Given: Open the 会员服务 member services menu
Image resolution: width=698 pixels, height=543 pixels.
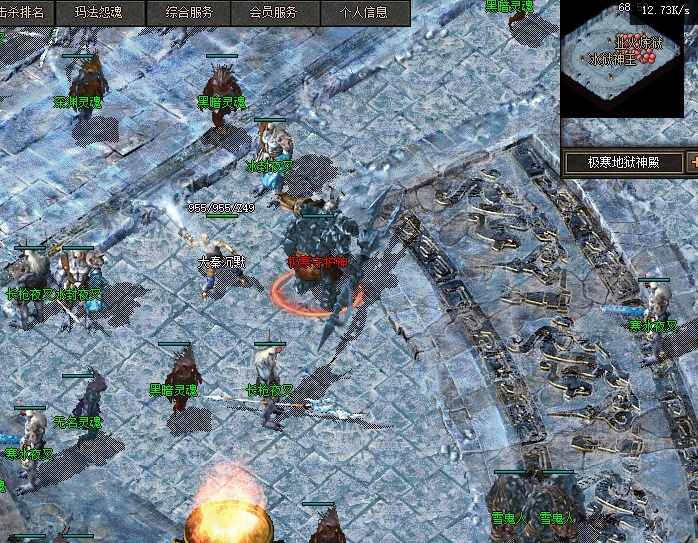Looking at the screenshot, I should [x=272, y=13].
